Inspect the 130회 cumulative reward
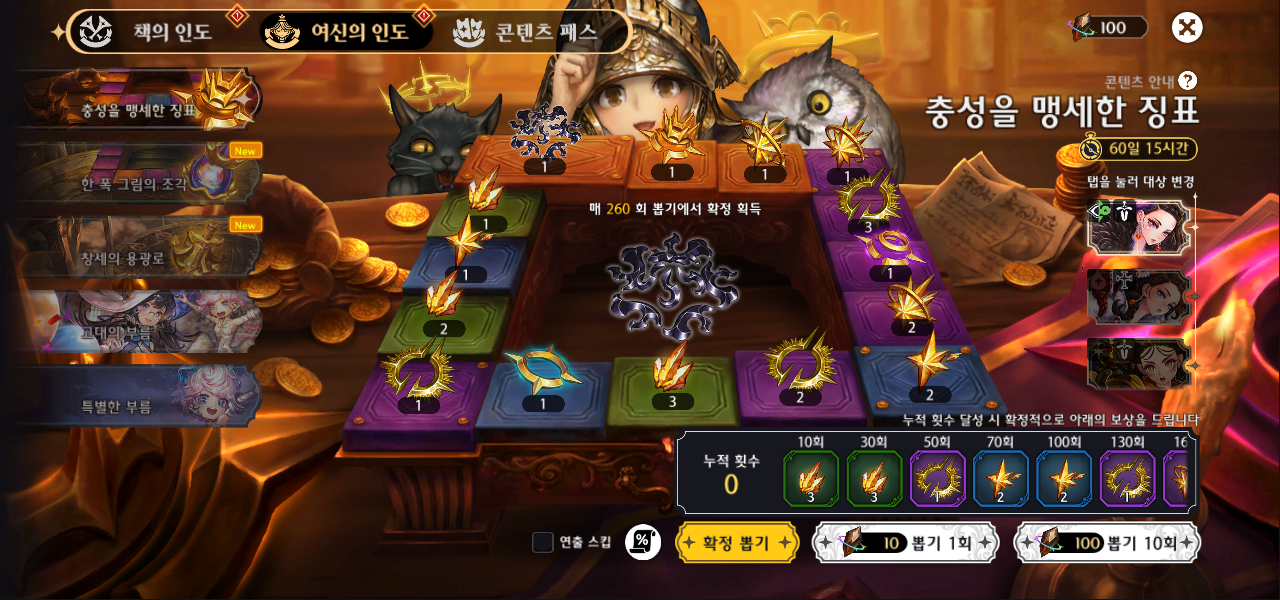Screen dimensions: 1280x600 1127,478
